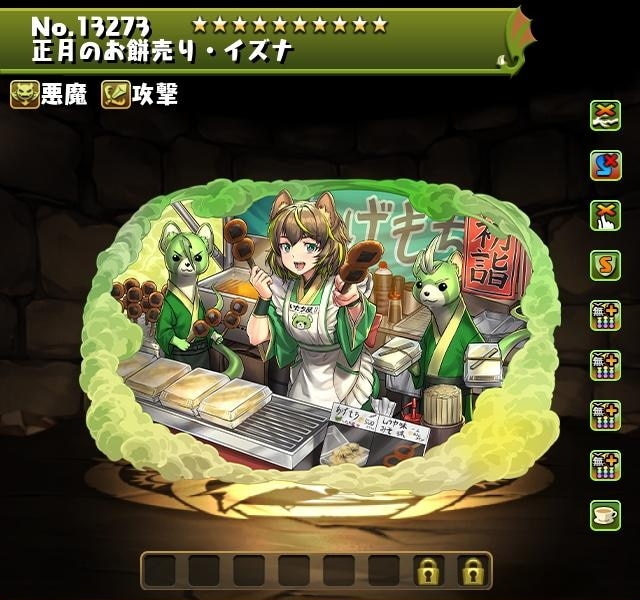Choose the green S skill boost awakening
The image size is (640, 600).
pyautogui.click(x=604, y=264)
